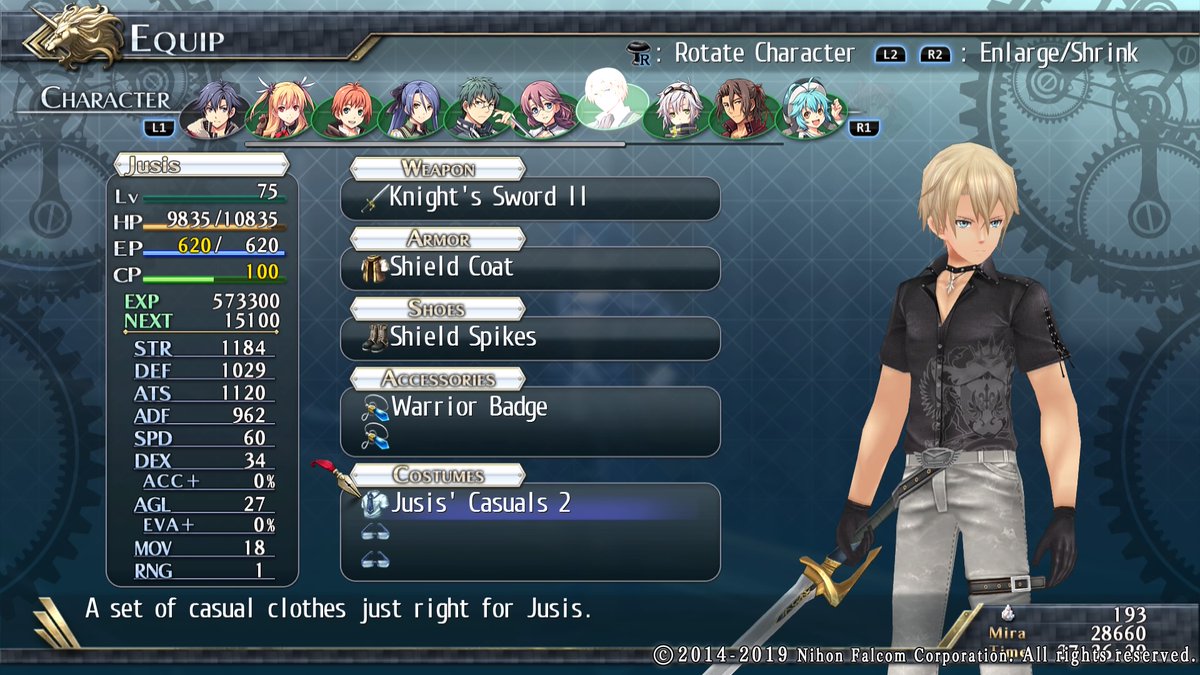Switch to the teal-haired girl portrait
The height and width of the screenshot is (675, 1200).
tap(808, 109)
